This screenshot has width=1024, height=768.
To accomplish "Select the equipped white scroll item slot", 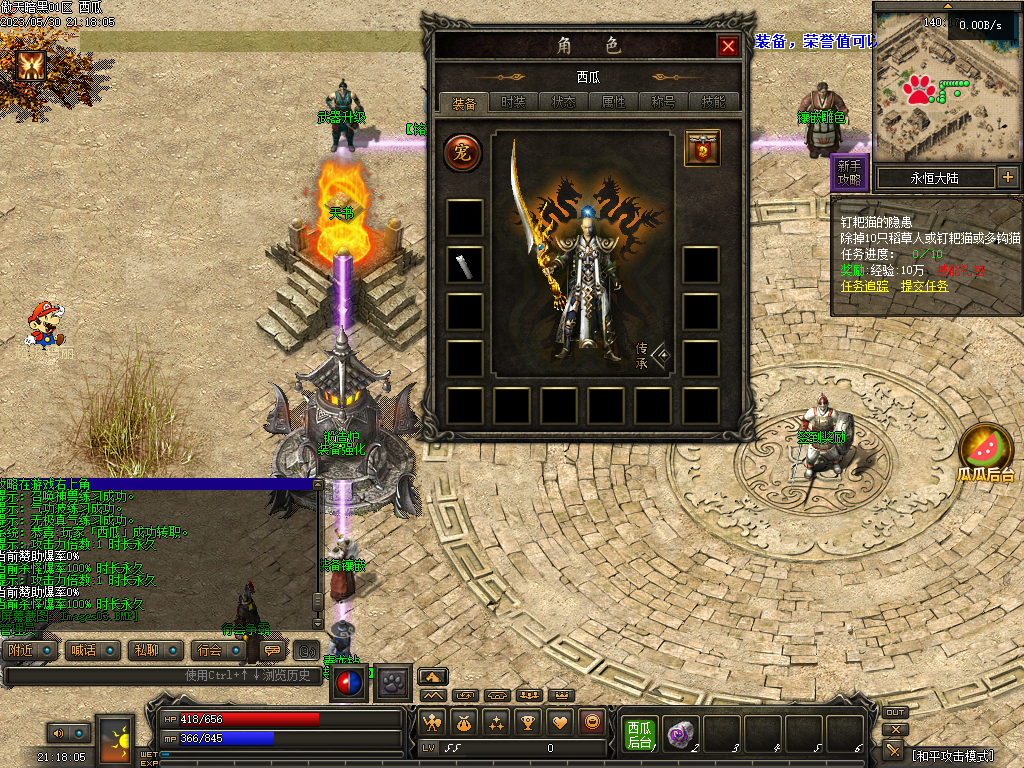I will (x=464, y=265).
